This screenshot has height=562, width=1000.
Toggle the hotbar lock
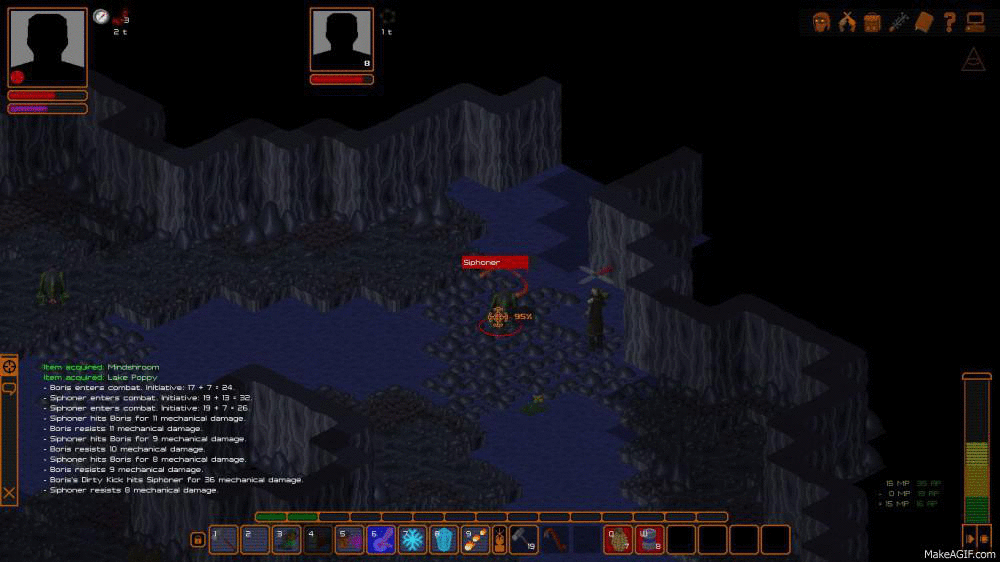(198, 540)
